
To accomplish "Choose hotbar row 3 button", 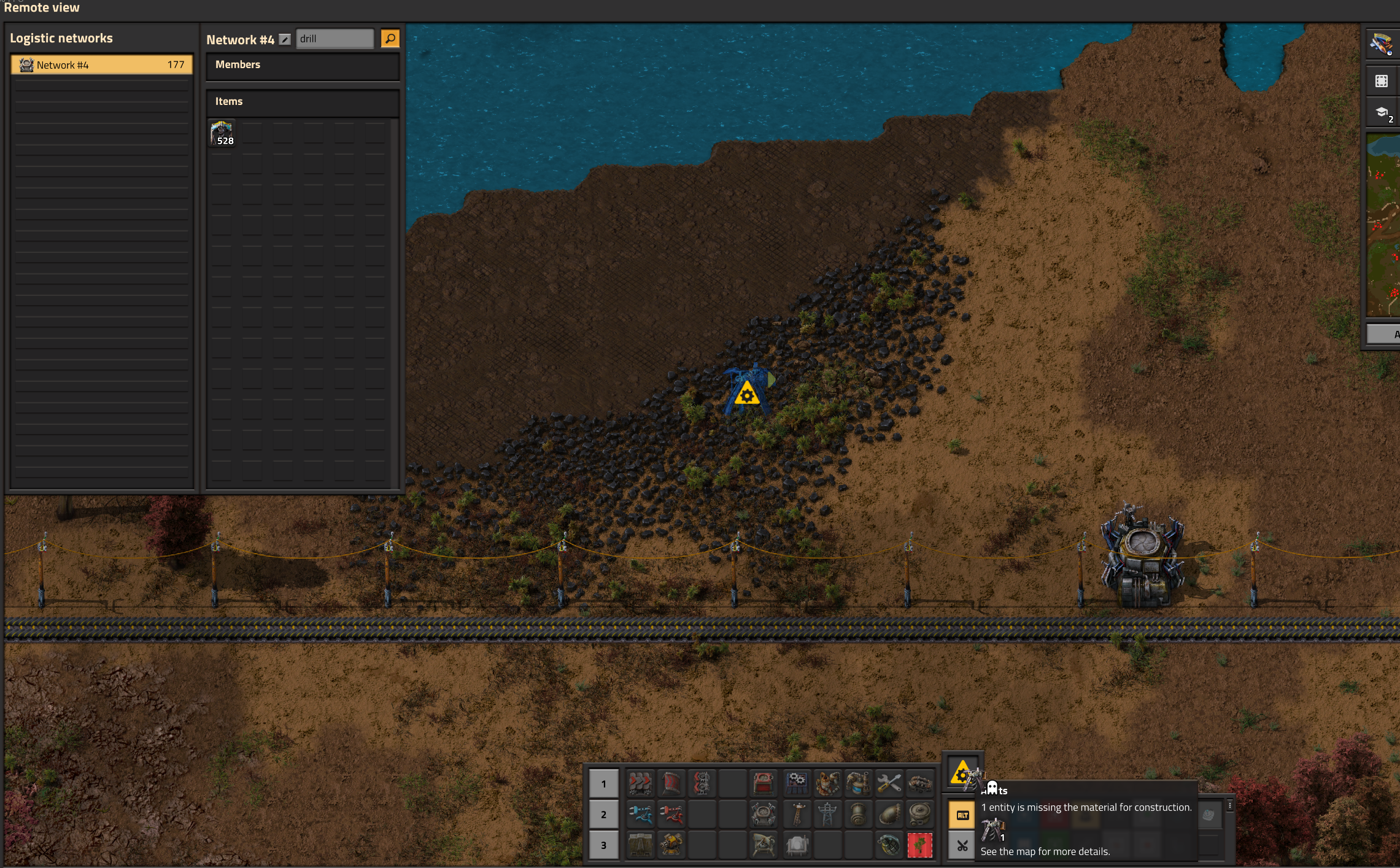I will 603,845.
